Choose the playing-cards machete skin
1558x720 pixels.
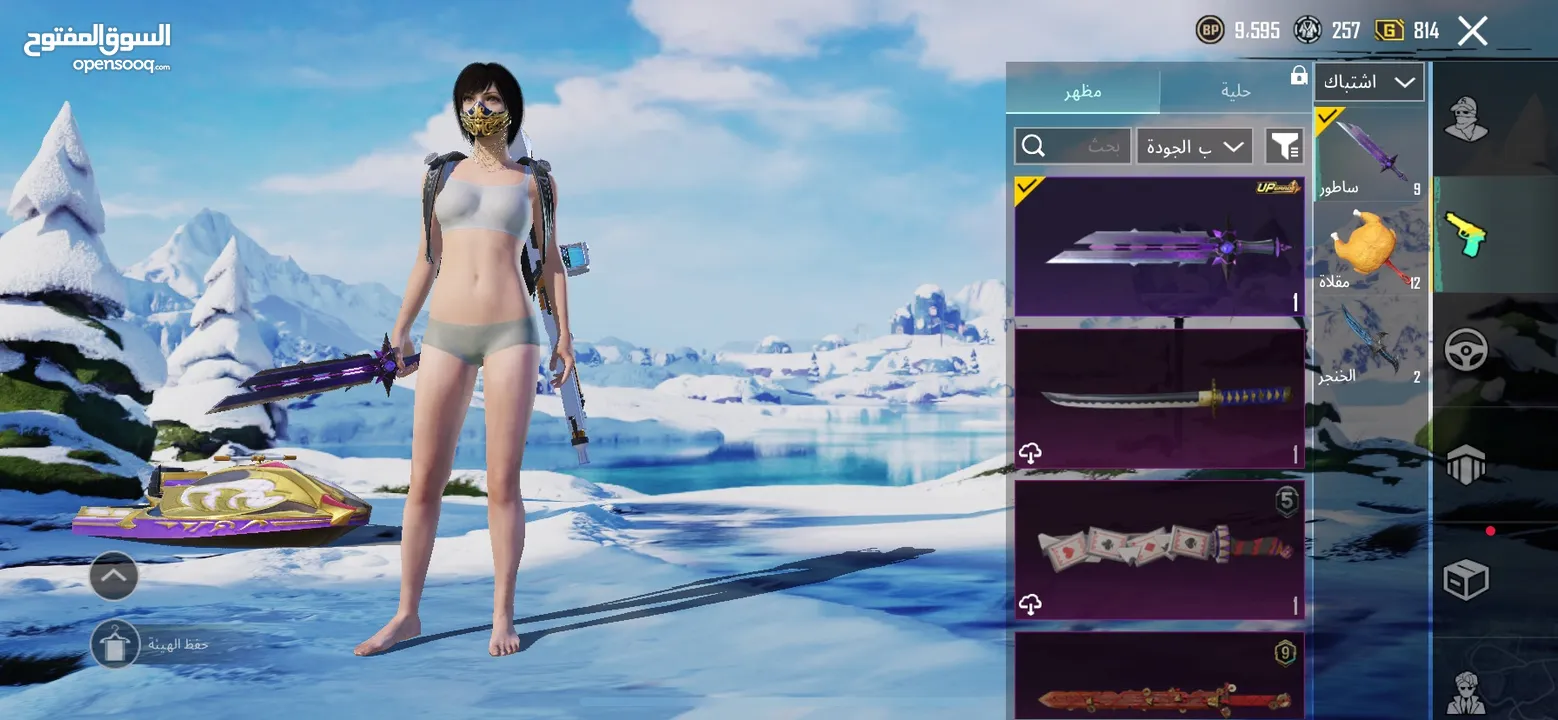point(1160,549)
